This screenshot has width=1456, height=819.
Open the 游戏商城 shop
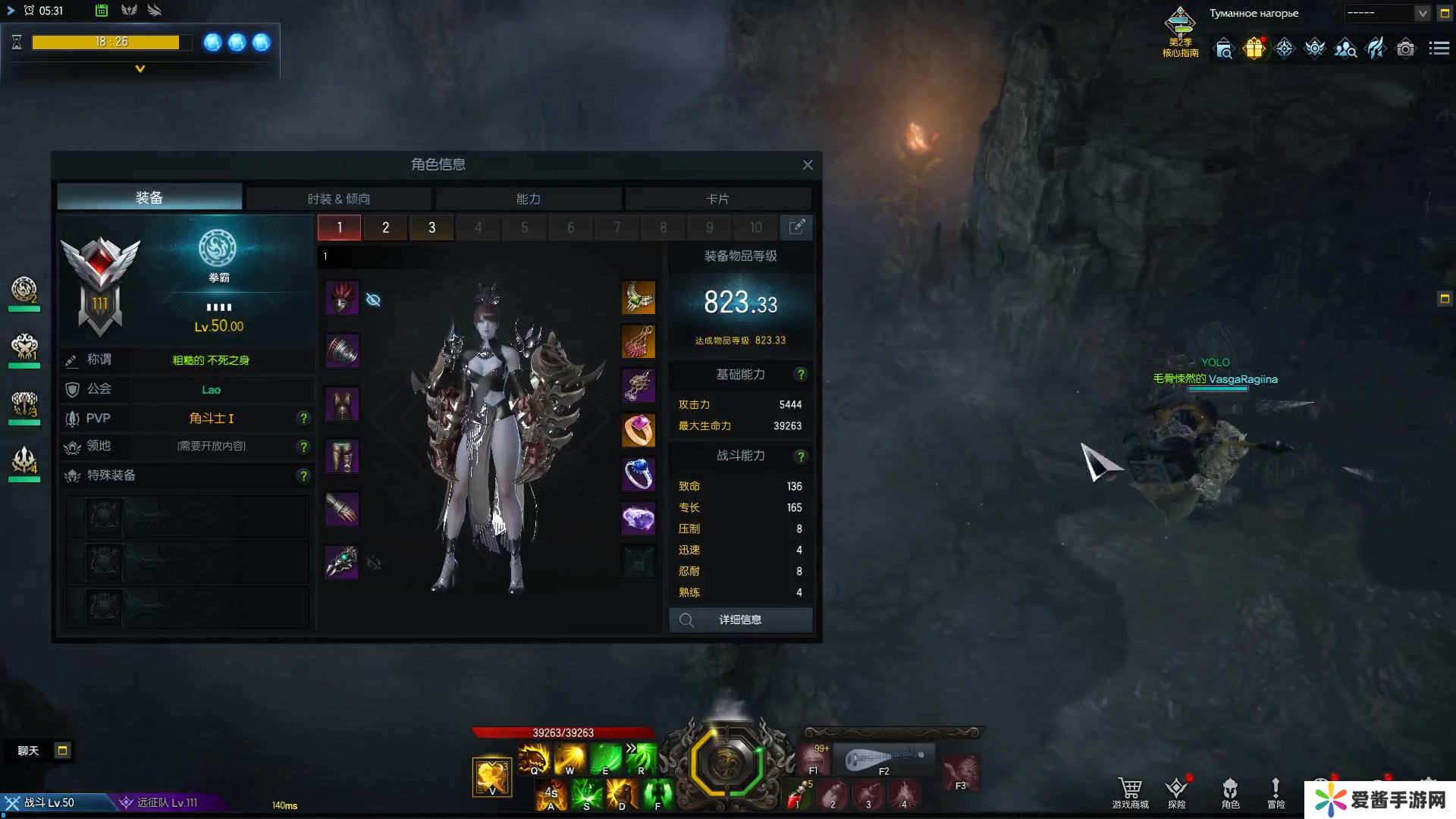coord(1130,792)
